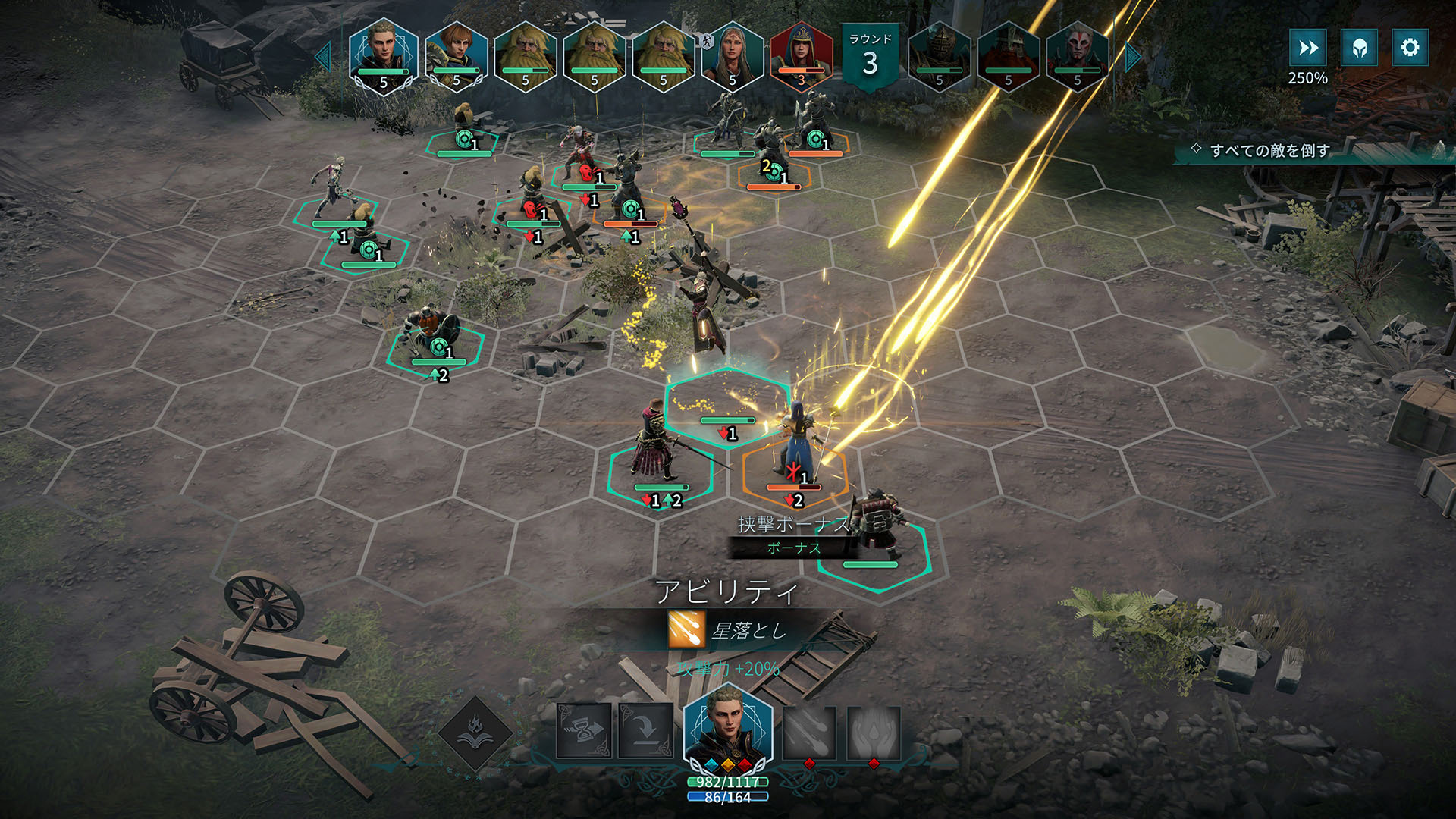This screenshot has width=1456, height=819.
Task: Toggle the fast-forward speed button
Action: coord(1308,48)
